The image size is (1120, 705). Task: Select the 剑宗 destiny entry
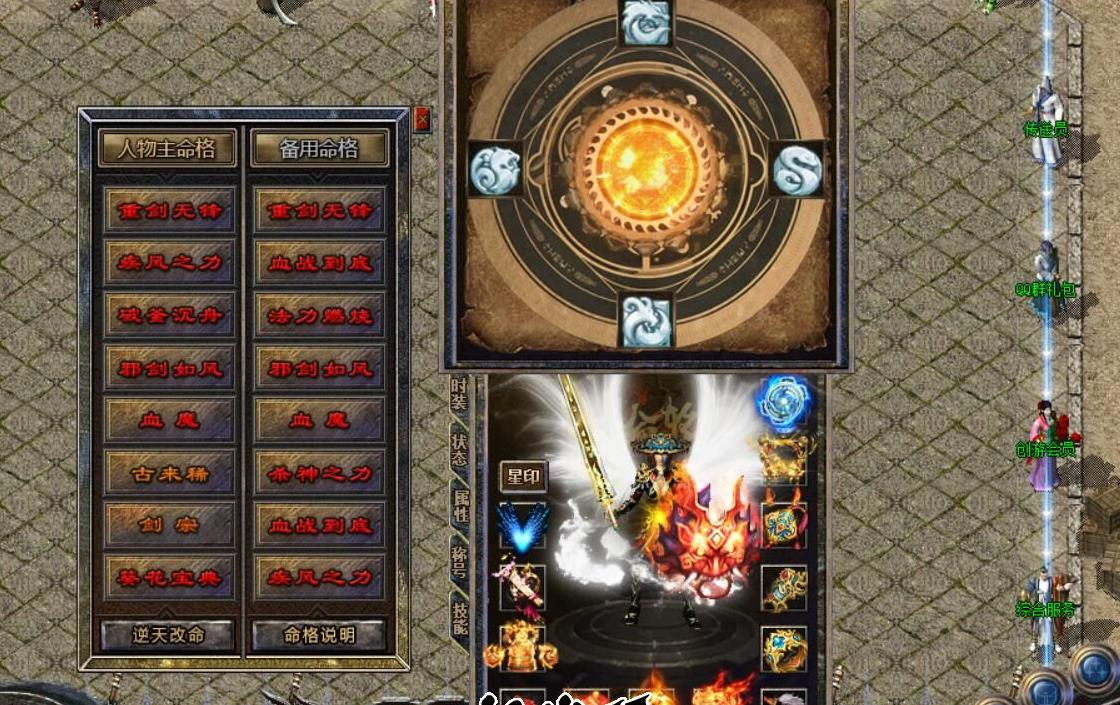[169, 525]
